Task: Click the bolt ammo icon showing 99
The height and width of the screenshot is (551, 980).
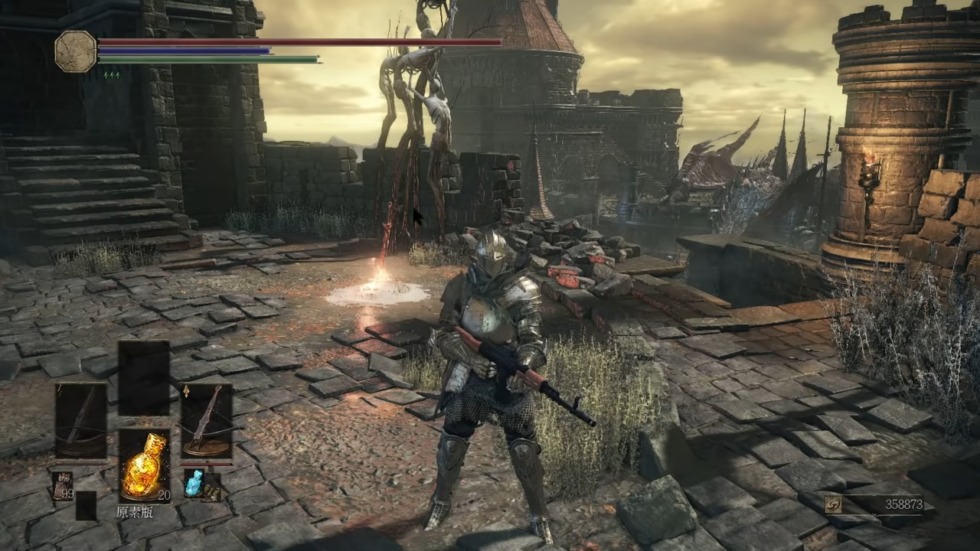Action: (63, 486)
